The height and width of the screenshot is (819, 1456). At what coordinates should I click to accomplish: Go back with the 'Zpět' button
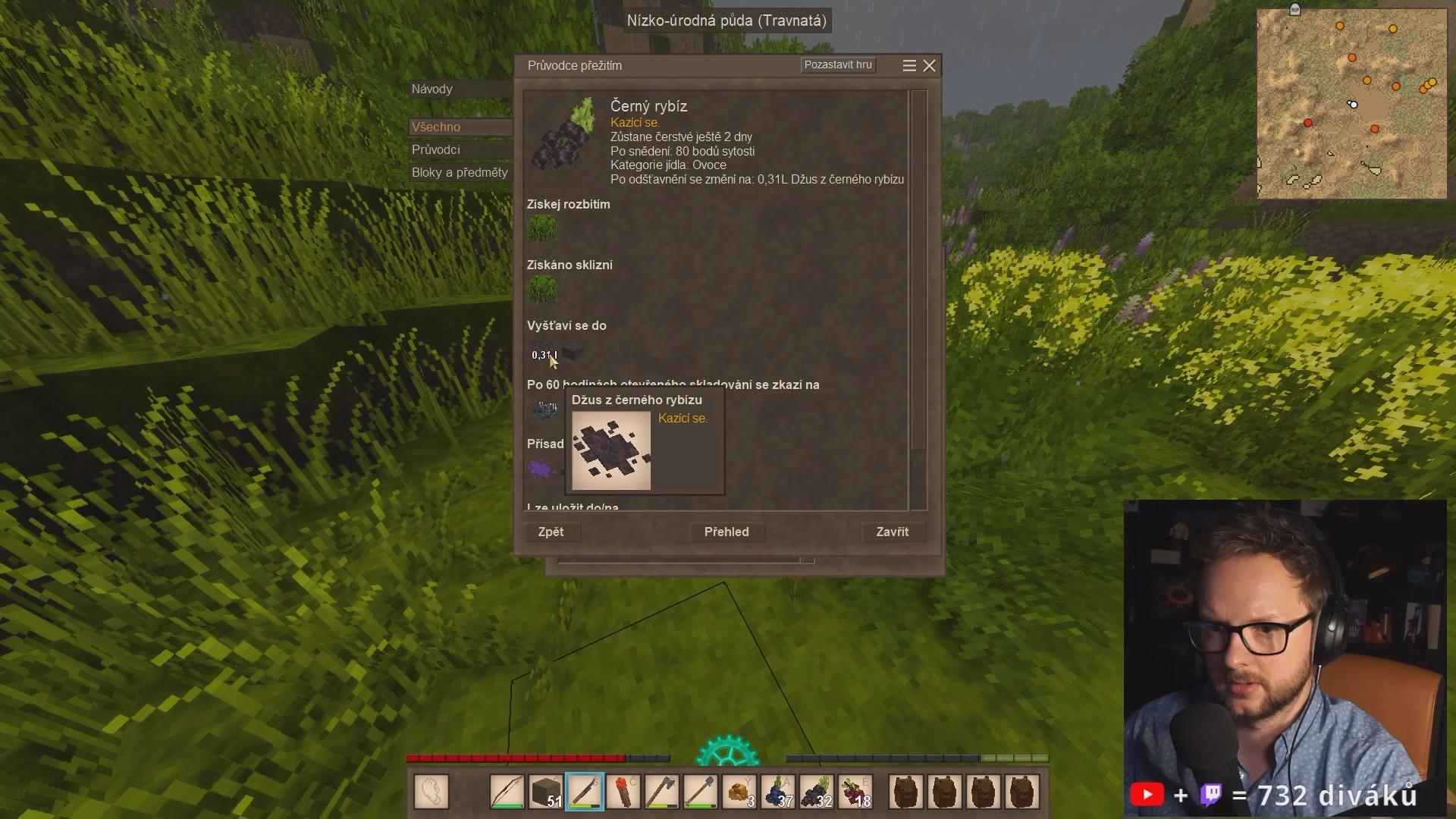[x=551, y=532]
